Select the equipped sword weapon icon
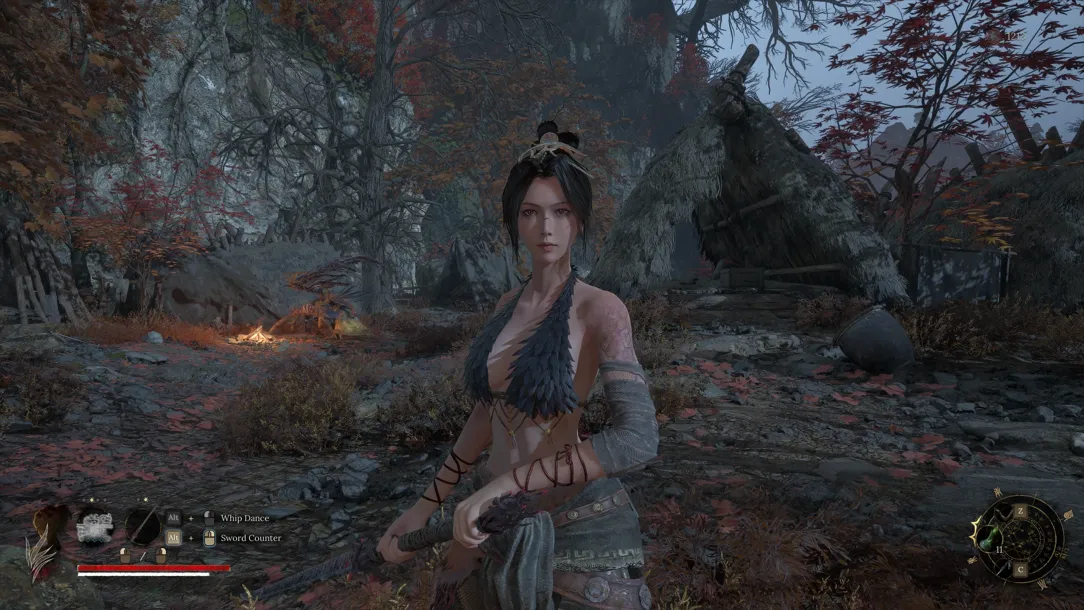Viewport: 1084px width, 610px height. click(142, 525)
